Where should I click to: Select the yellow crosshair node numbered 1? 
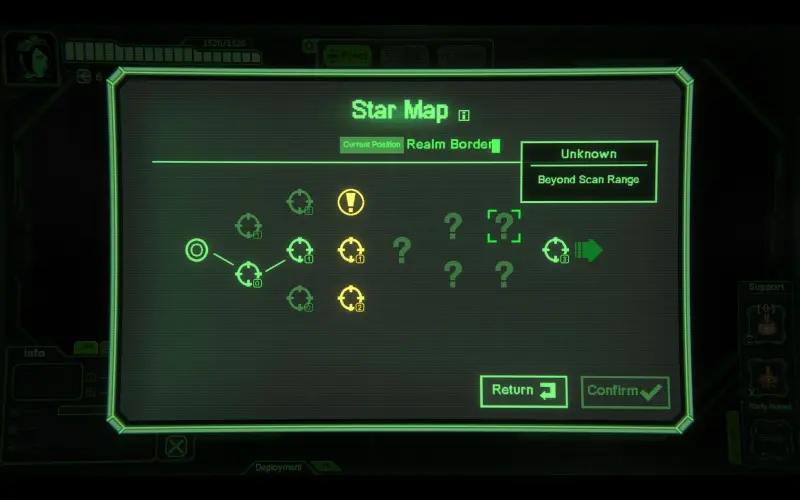[x=350, y=250]
